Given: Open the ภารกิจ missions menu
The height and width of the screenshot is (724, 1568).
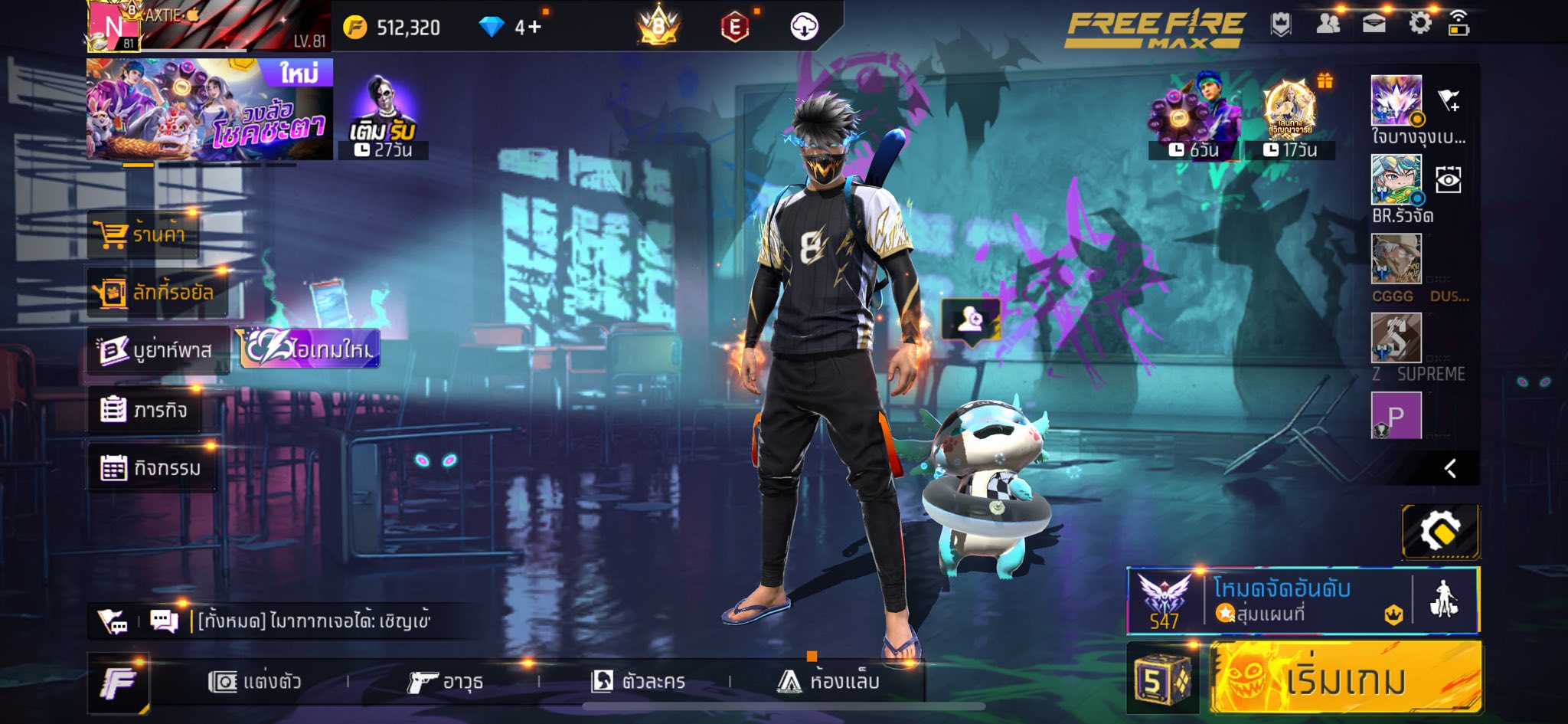Looking at the screenshot, I should [145, 410].
